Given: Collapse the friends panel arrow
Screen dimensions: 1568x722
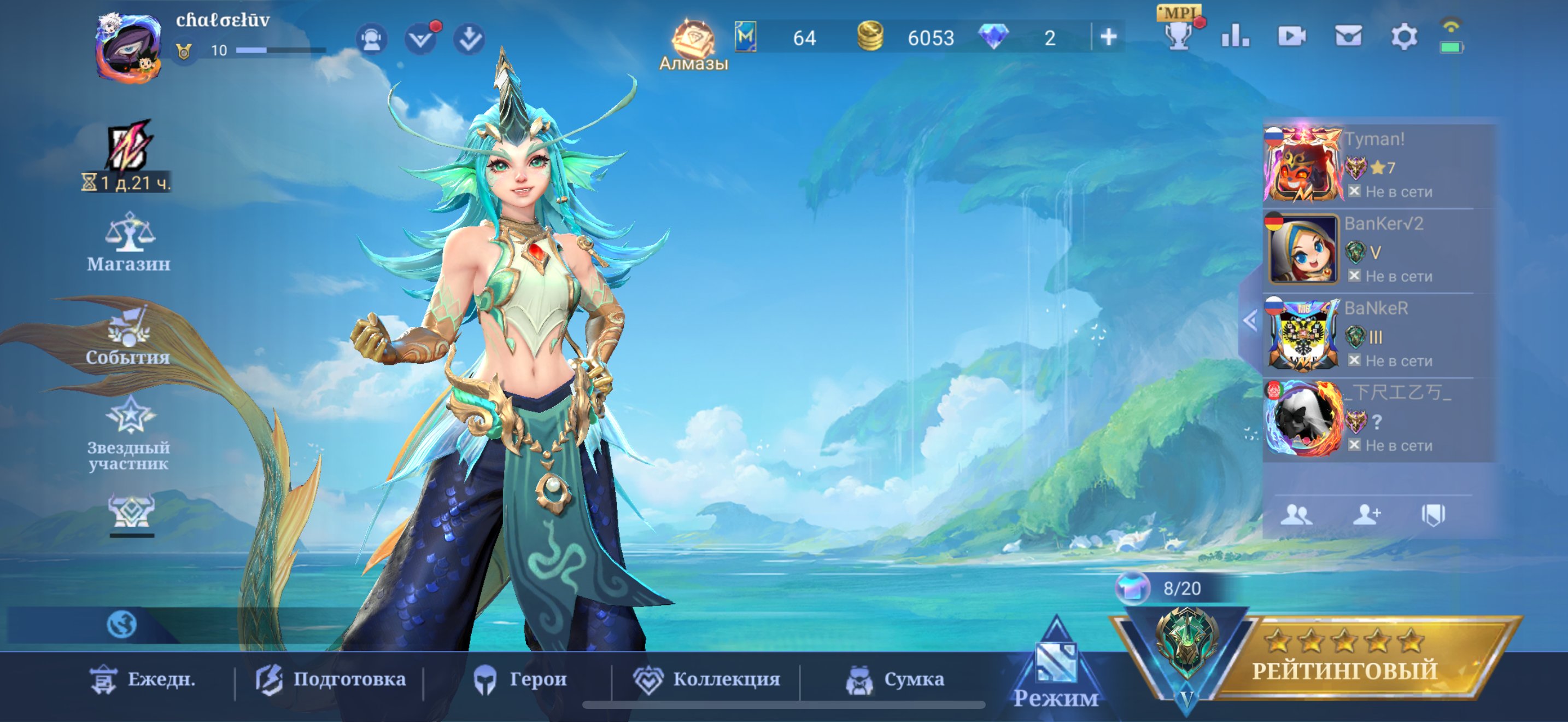Looking at the screenshot, I should click(x=1250, y=320).
